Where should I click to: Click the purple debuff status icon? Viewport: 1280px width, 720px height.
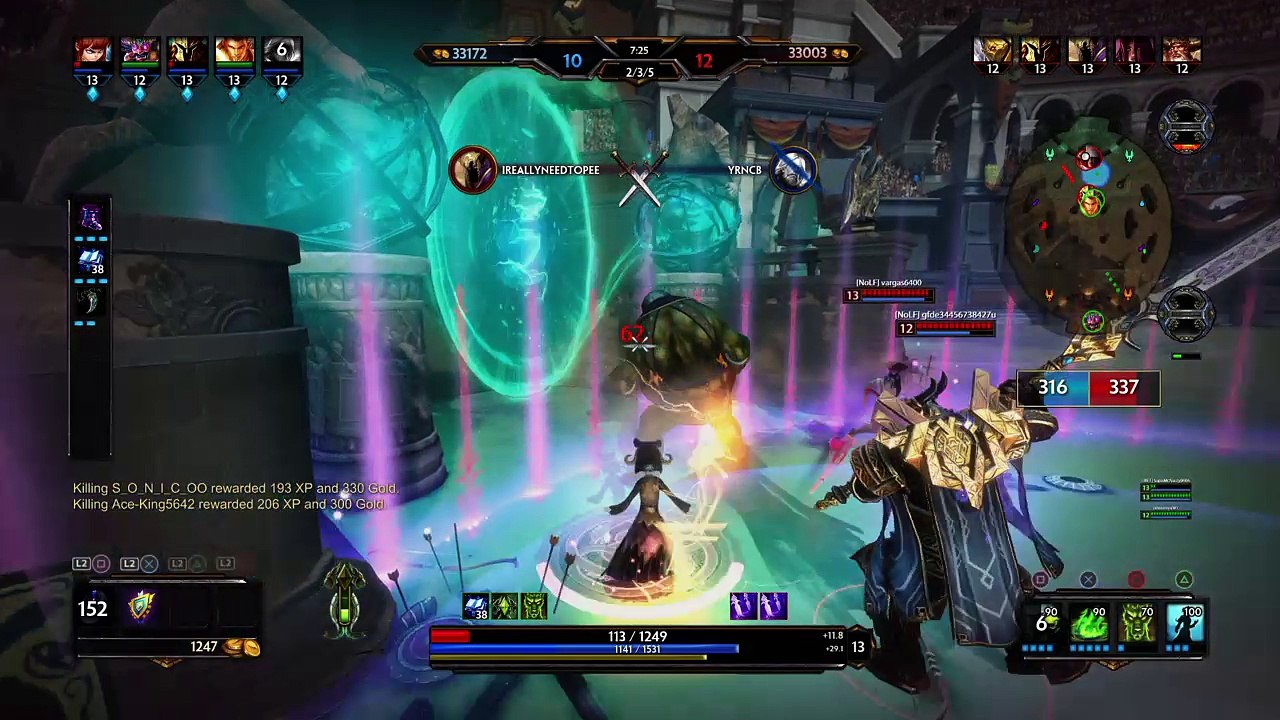(744, 606)
